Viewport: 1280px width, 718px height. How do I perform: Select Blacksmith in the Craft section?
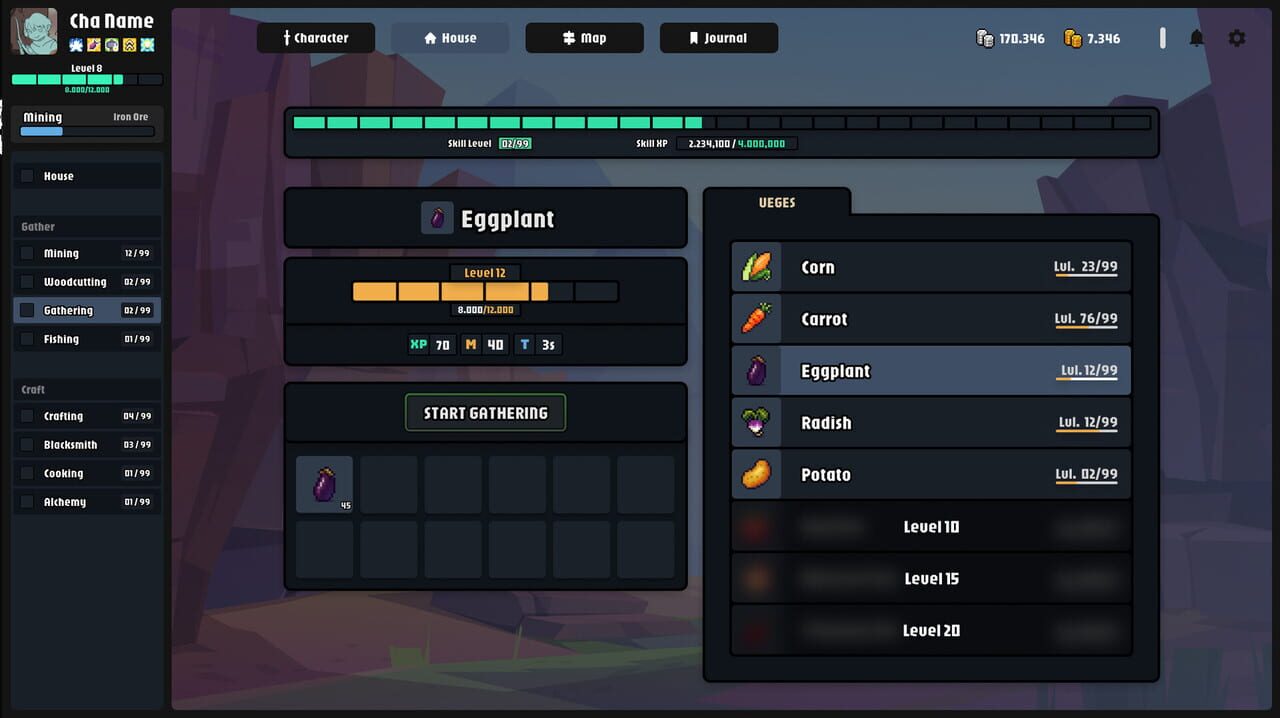(87, 445)
